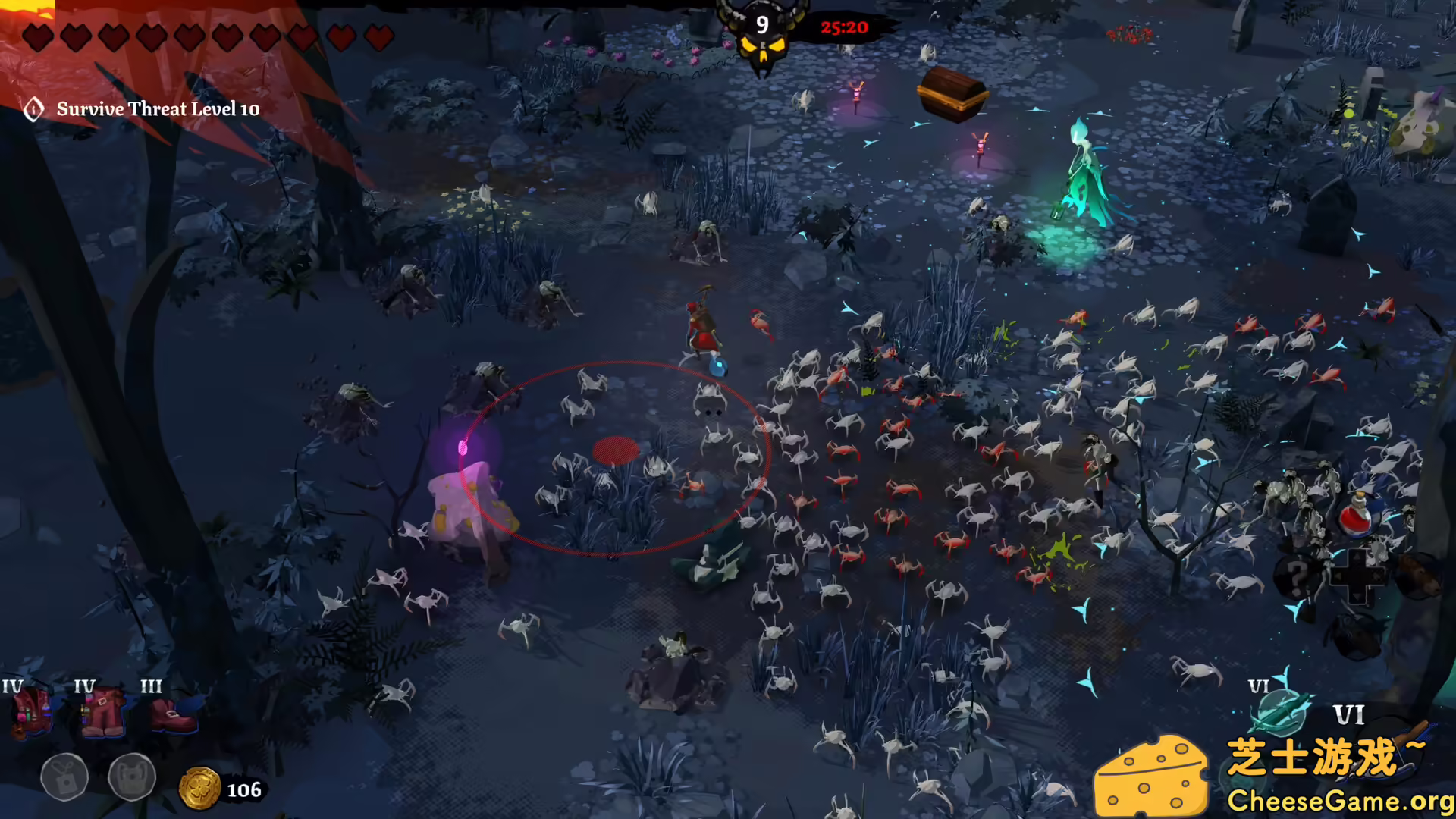The height and width of the screenshot is (819, 1456).
Task: Select the red potion-lined coat equipment icon
Action: [30, 714]
